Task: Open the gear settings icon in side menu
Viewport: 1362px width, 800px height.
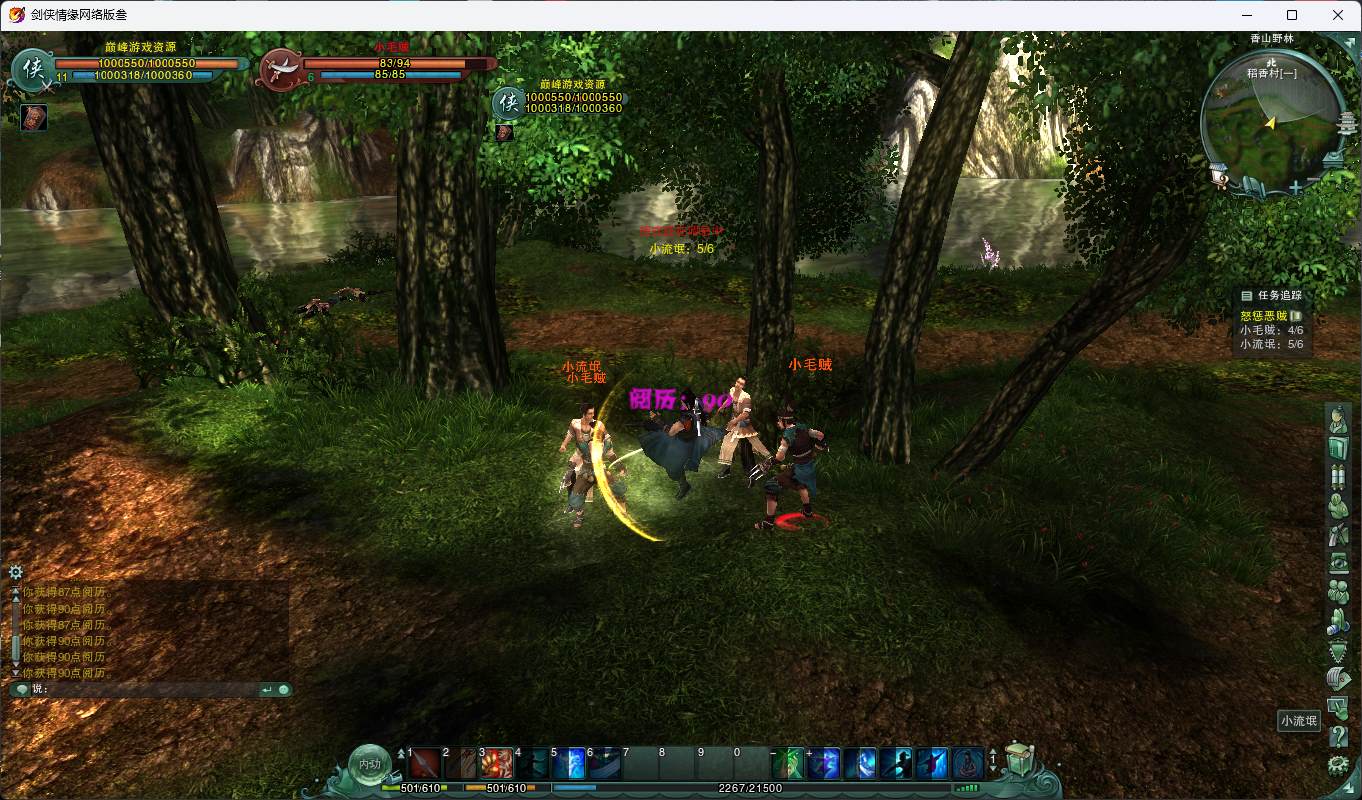Action: click(1338, 766)
